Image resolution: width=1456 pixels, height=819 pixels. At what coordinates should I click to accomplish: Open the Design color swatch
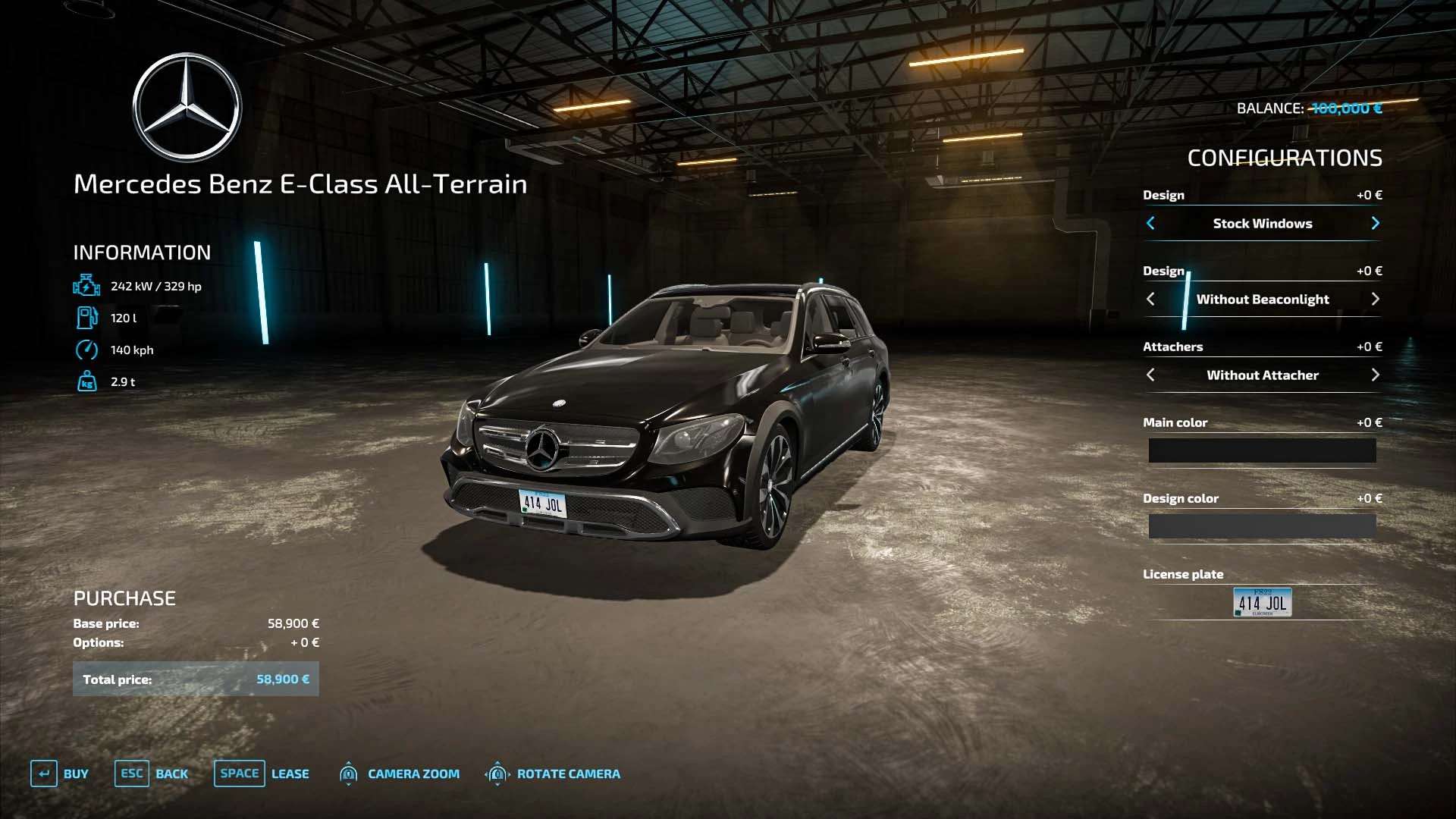(1262, 526)
